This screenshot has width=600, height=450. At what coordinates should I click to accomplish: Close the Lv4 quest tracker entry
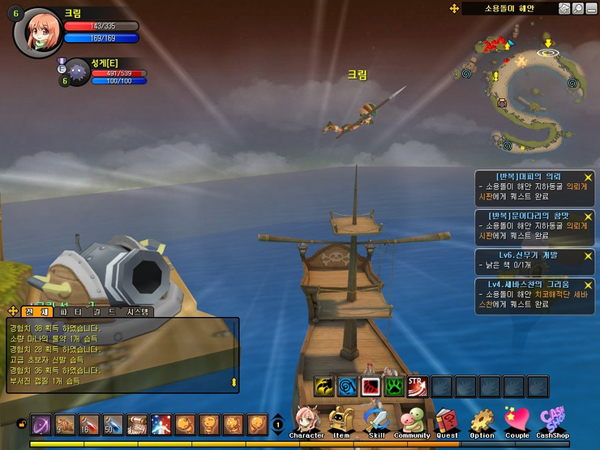click(588, 283)
